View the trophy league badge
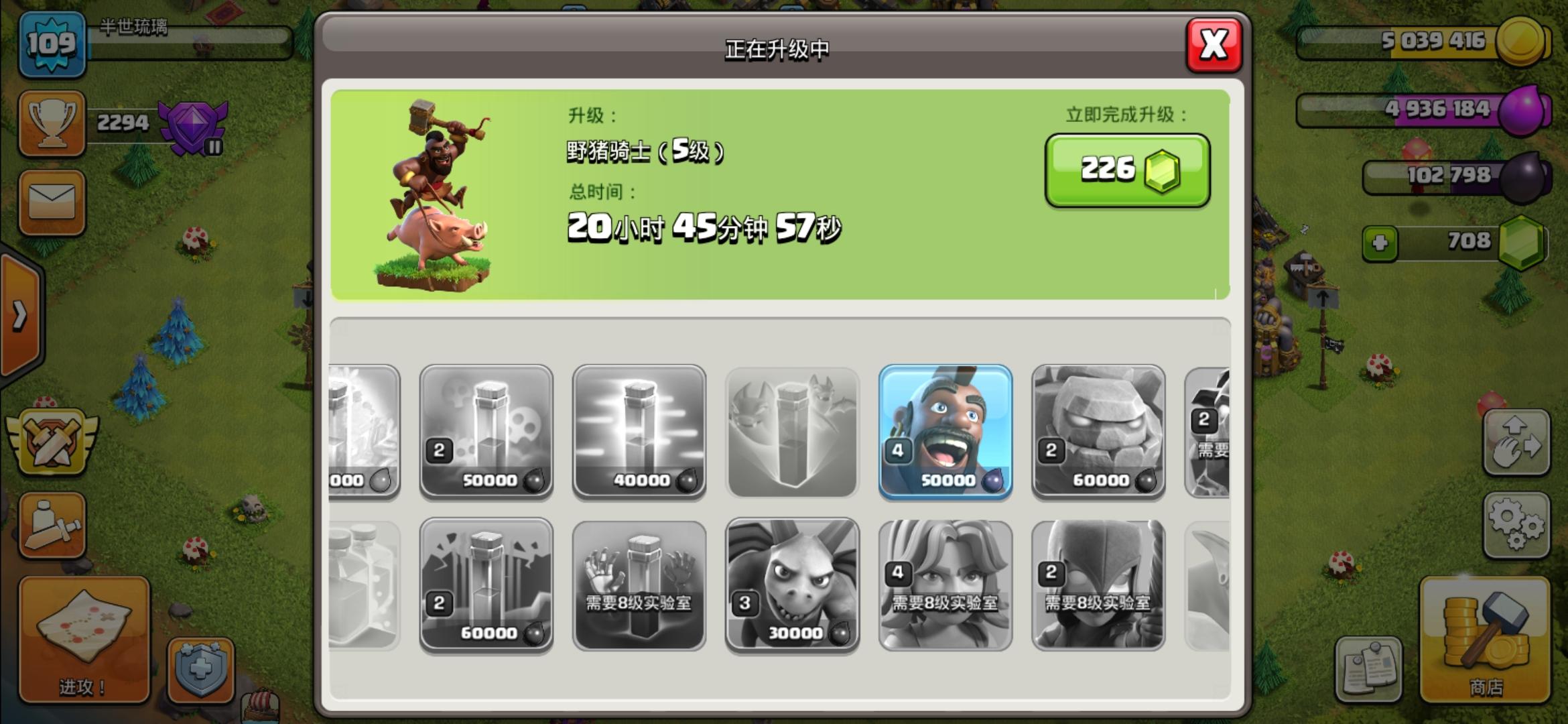The image size is (1568, 724). click(x=191, y=127)
